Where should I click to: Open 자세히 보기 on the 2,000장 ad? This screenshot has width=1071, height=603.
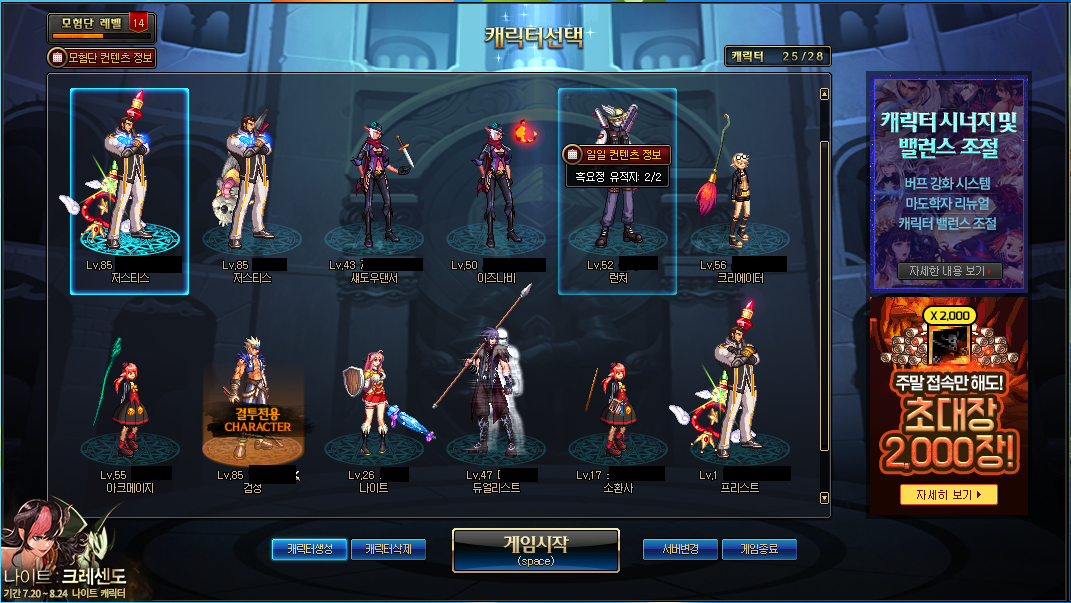948,494
